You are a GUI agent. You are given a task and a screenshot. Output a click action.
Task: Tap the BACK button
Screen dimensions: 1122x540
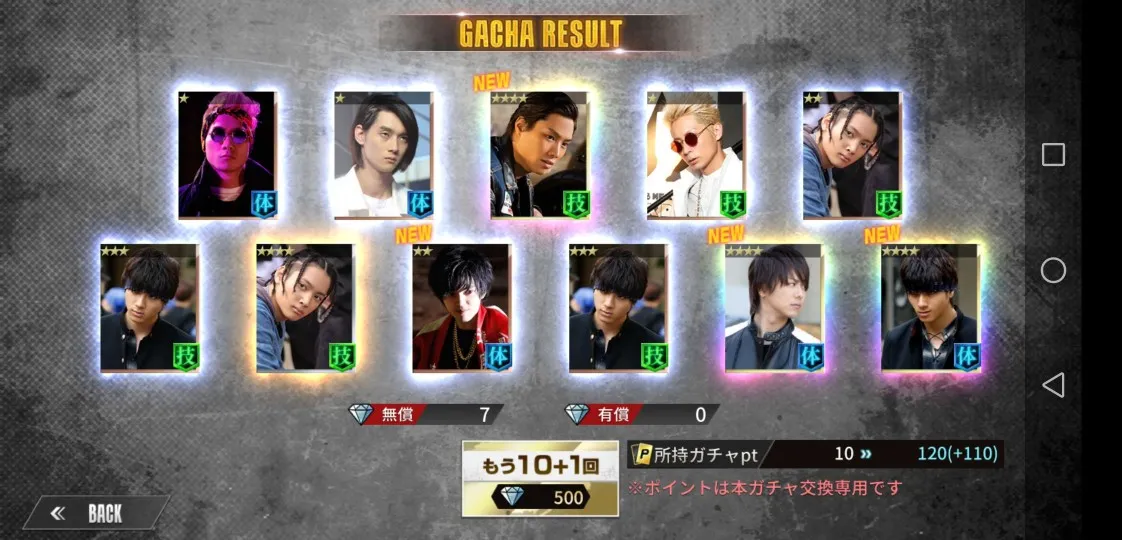pos(95,514)
